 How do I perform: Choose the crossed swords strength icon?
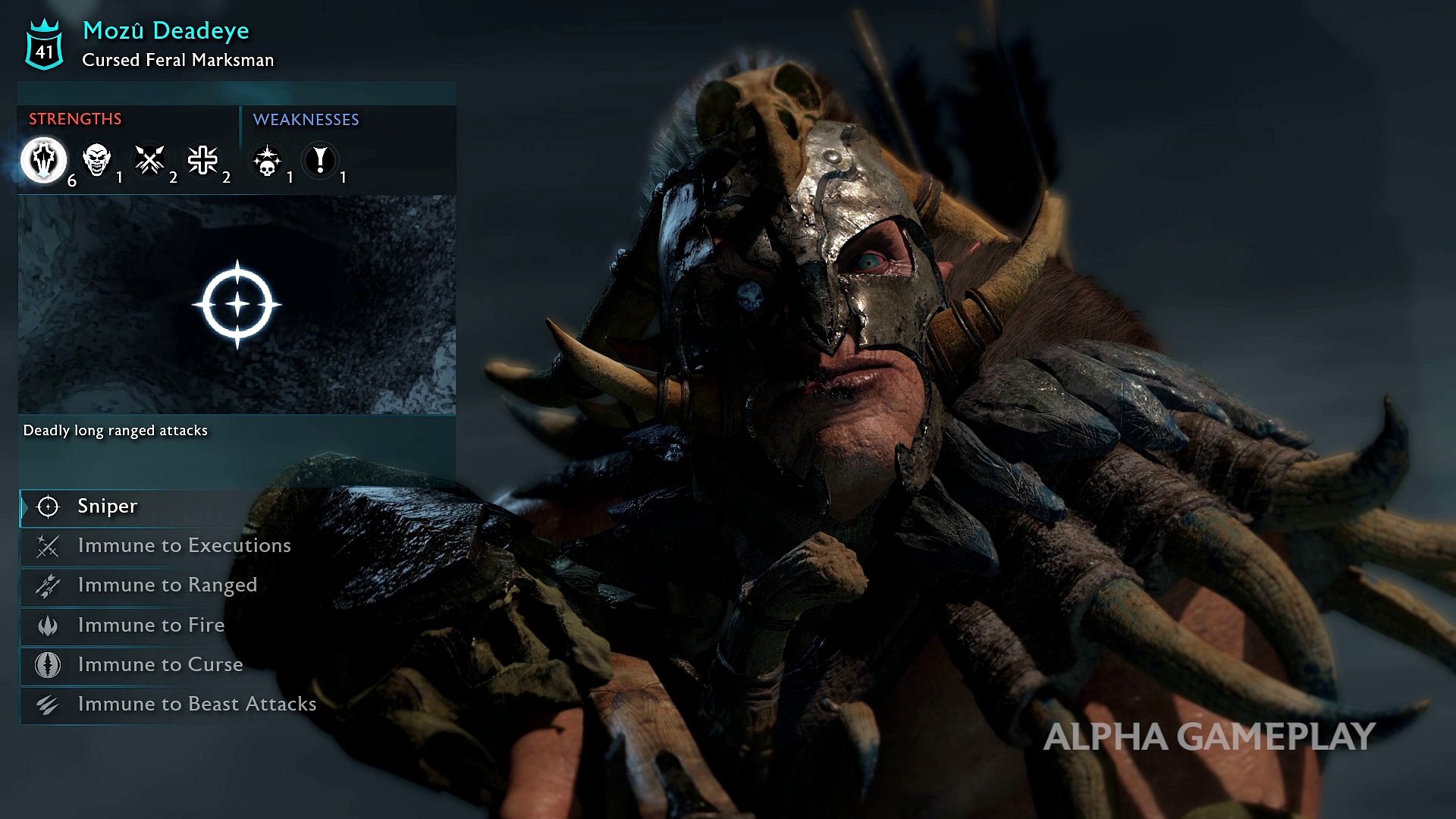point(150,160)
